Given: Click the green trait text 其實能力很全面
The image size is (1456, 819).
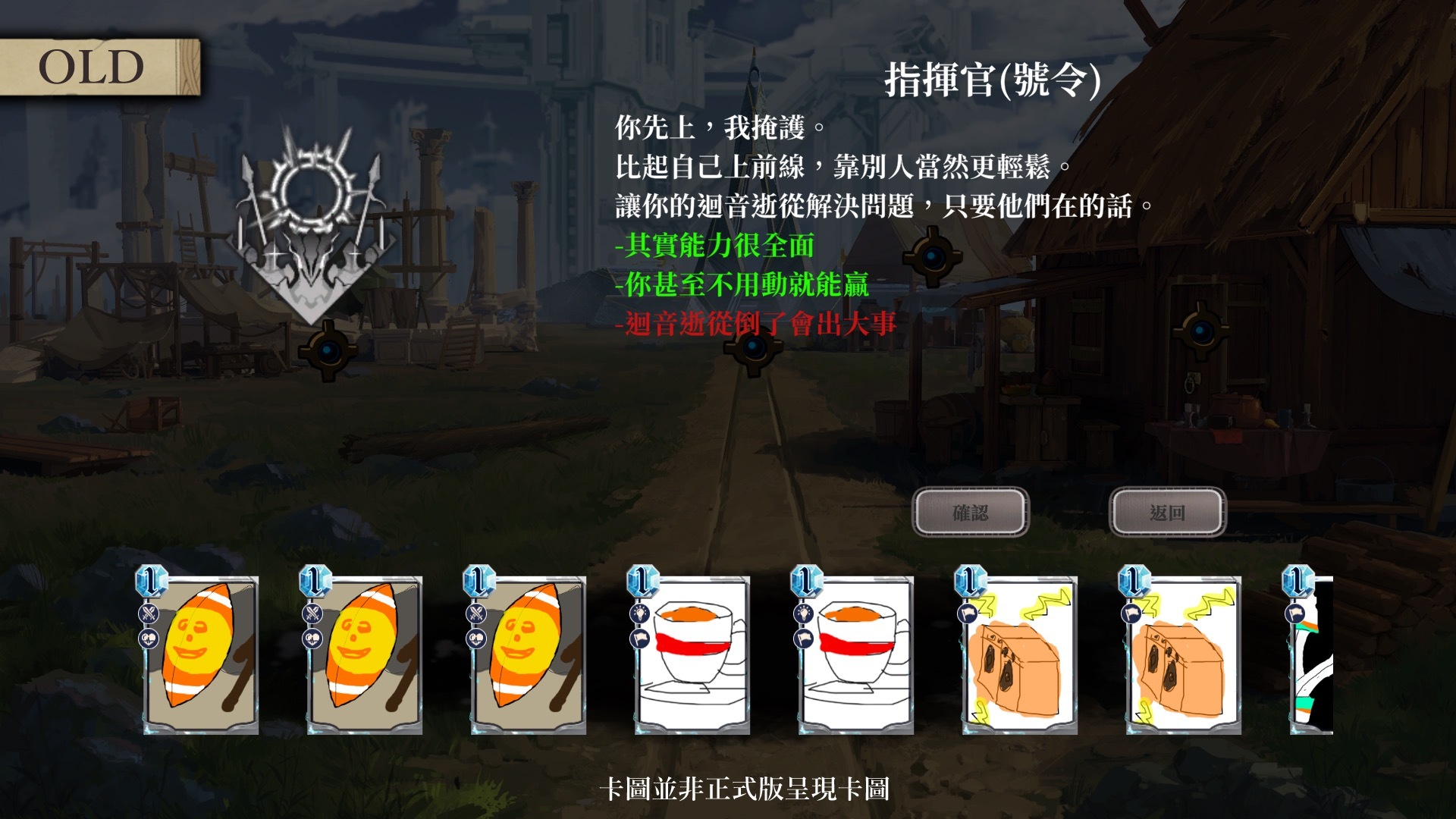Looking at the screenshot, I should [x=717, y=246].
